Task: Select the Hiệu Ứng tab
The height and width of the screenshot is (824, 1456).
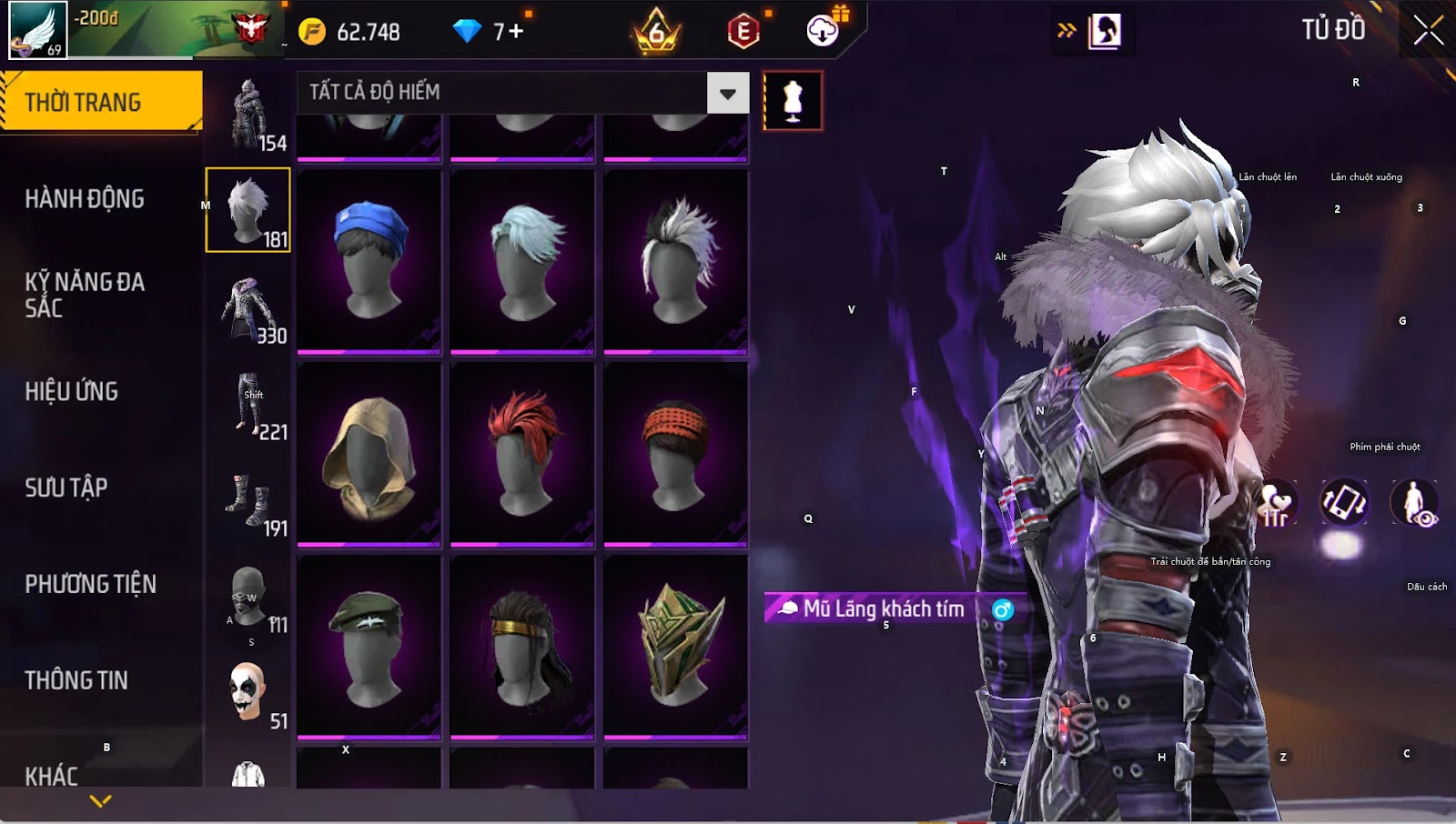Action: (x=72, y=391)
